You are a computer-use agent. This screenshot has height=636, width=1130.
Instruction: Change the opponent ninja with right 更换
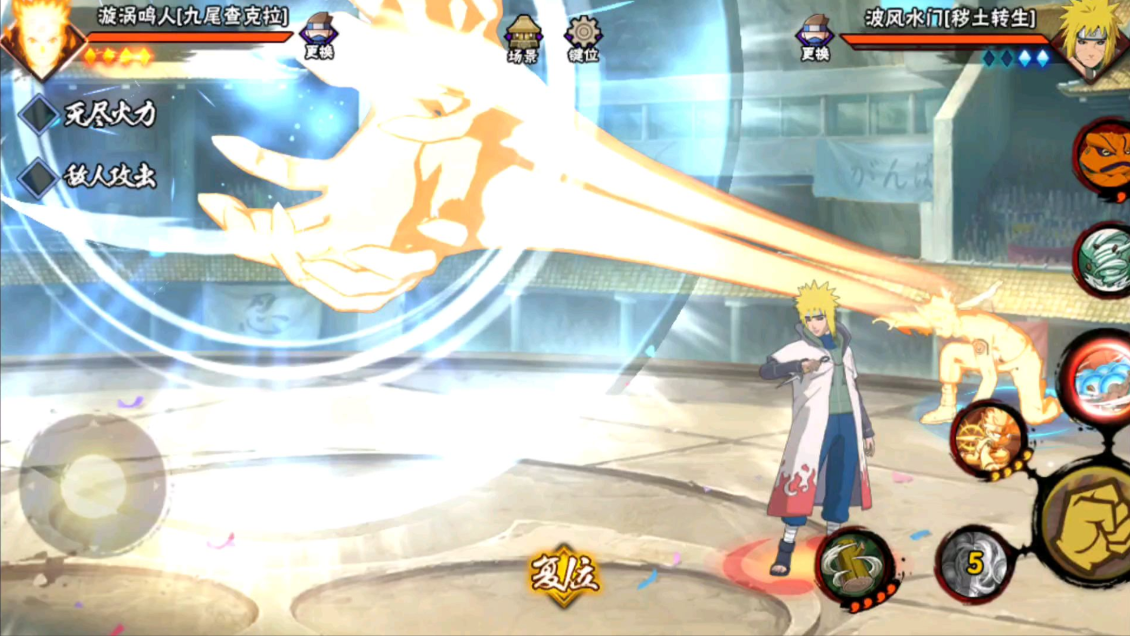[815, 36]
